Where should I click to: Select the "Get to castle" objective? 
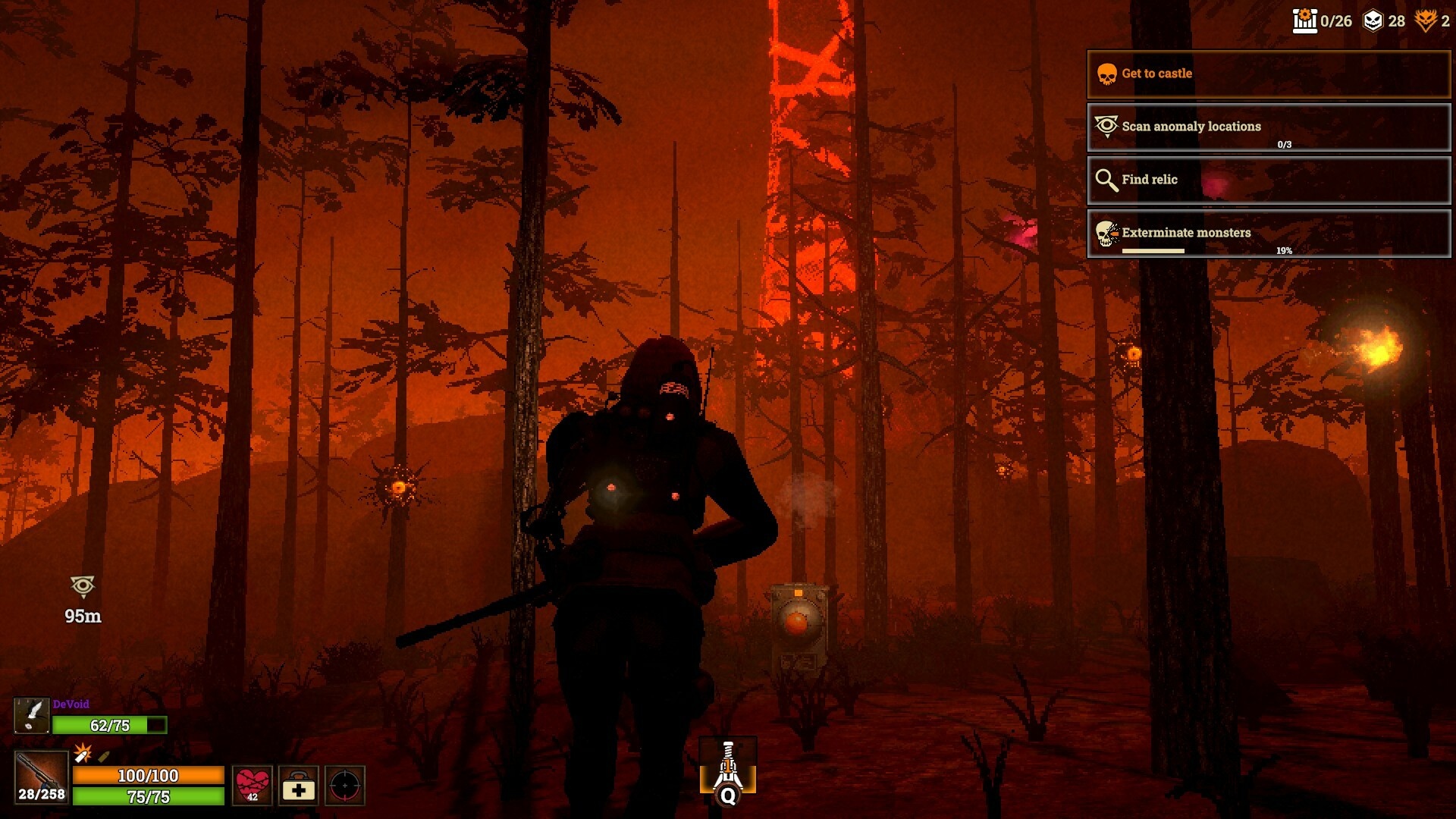pyautogui.click(x=1268, y=74)
